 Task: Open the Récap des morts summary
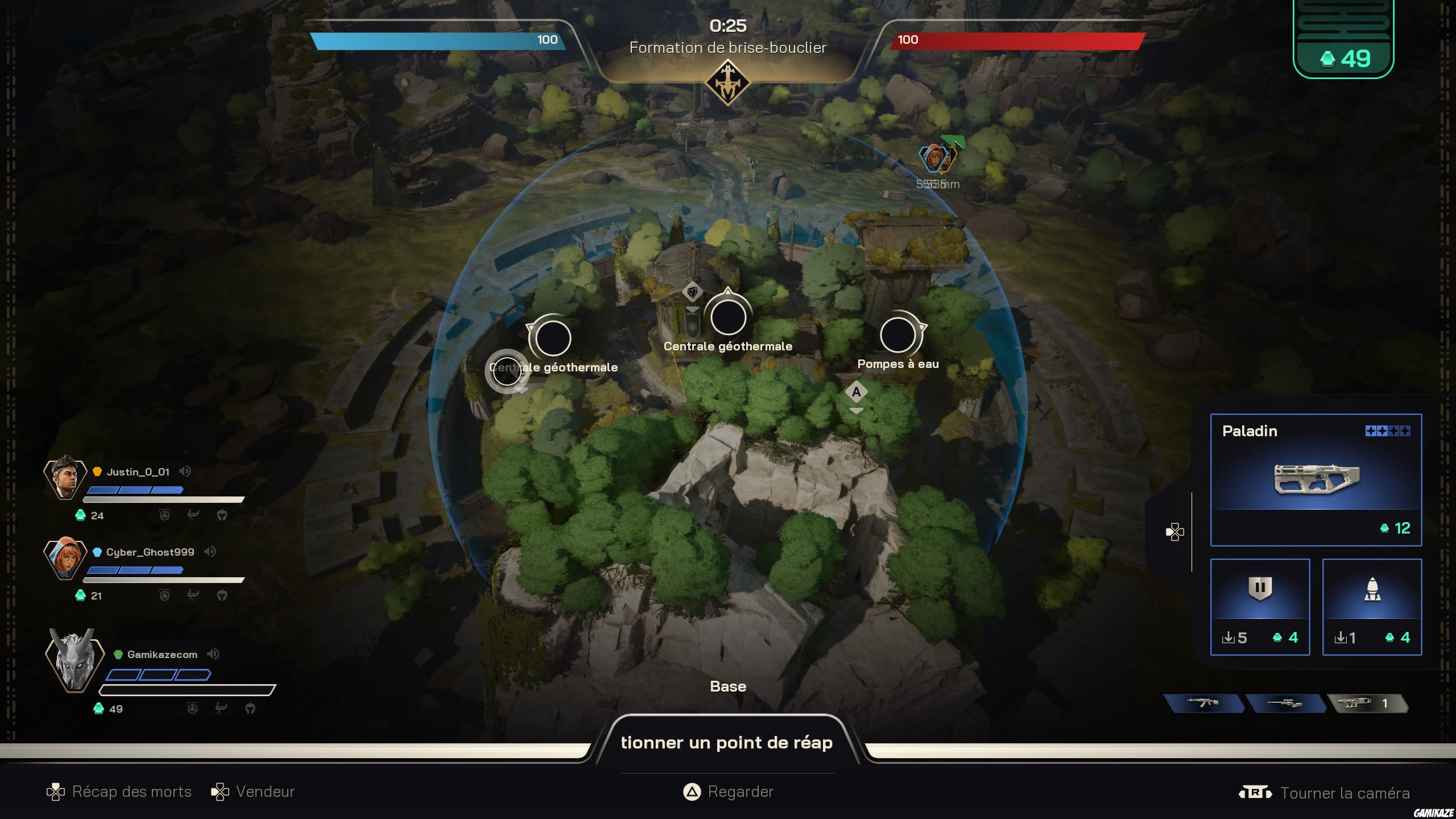(119, 792)
